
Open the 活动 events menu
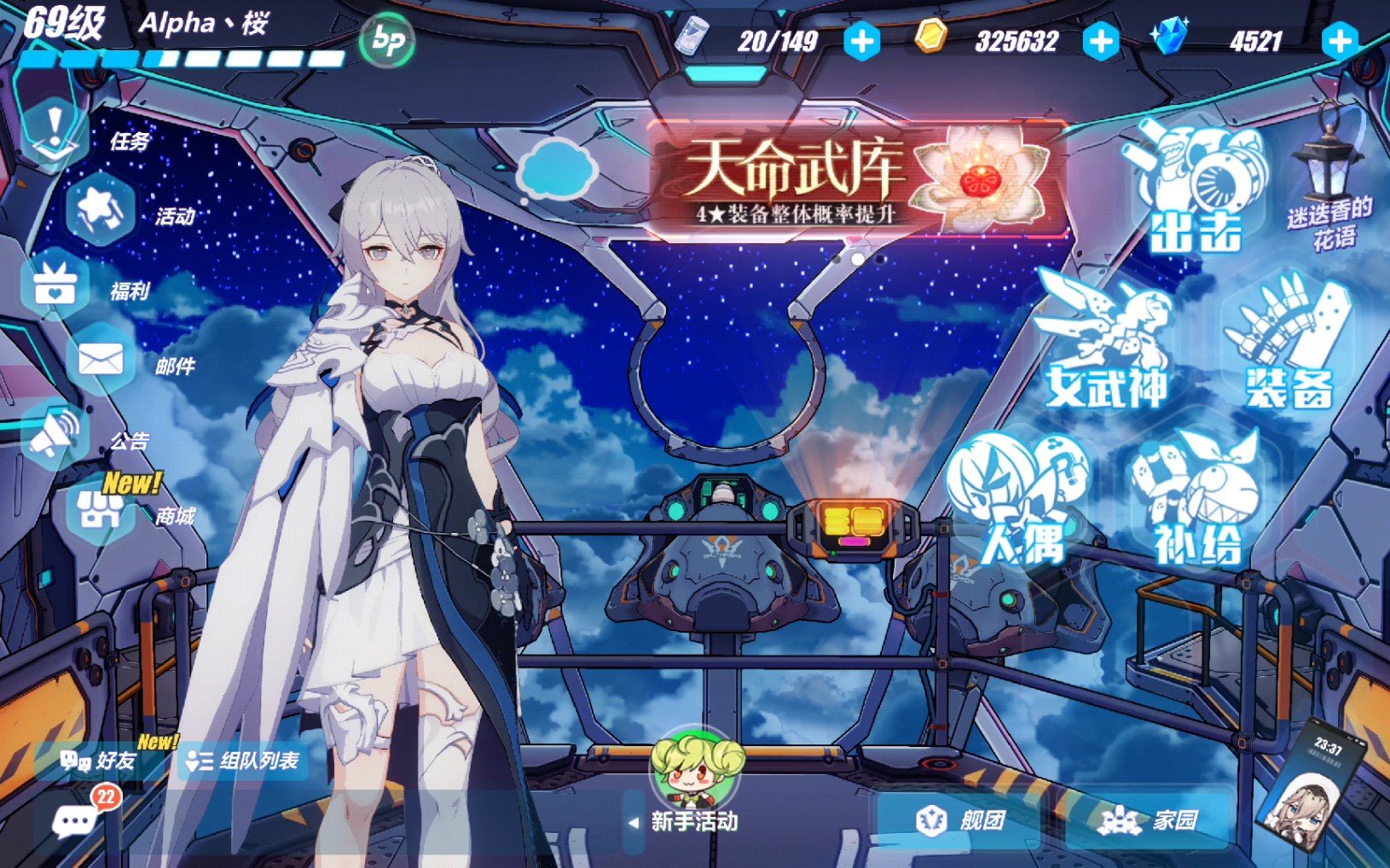click(x=101, y=211)
